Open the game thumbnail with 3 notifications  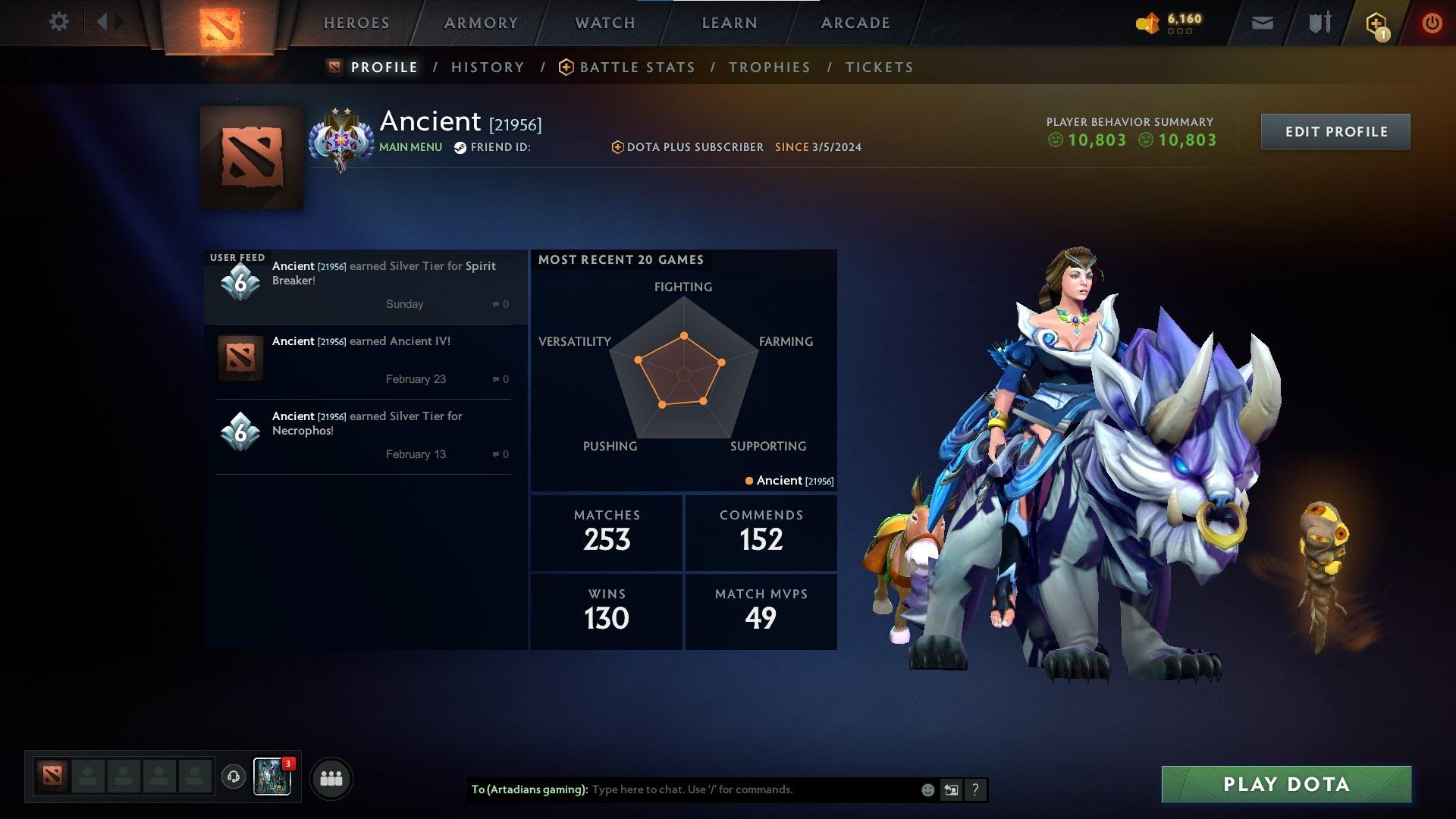(273, 777)
